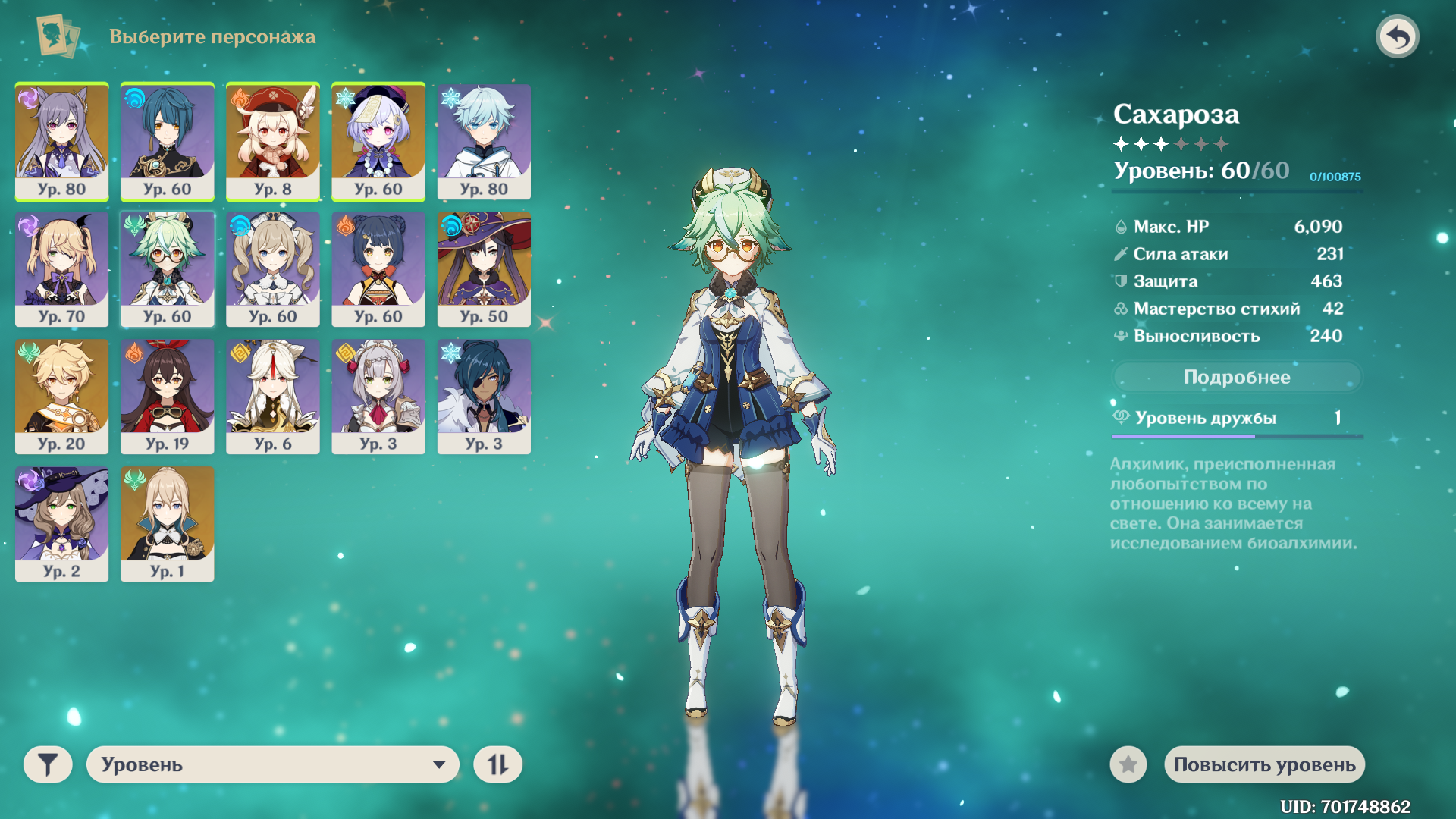
Task: Choose Klee portrait at level 8
Action: [x=273, y=141]
